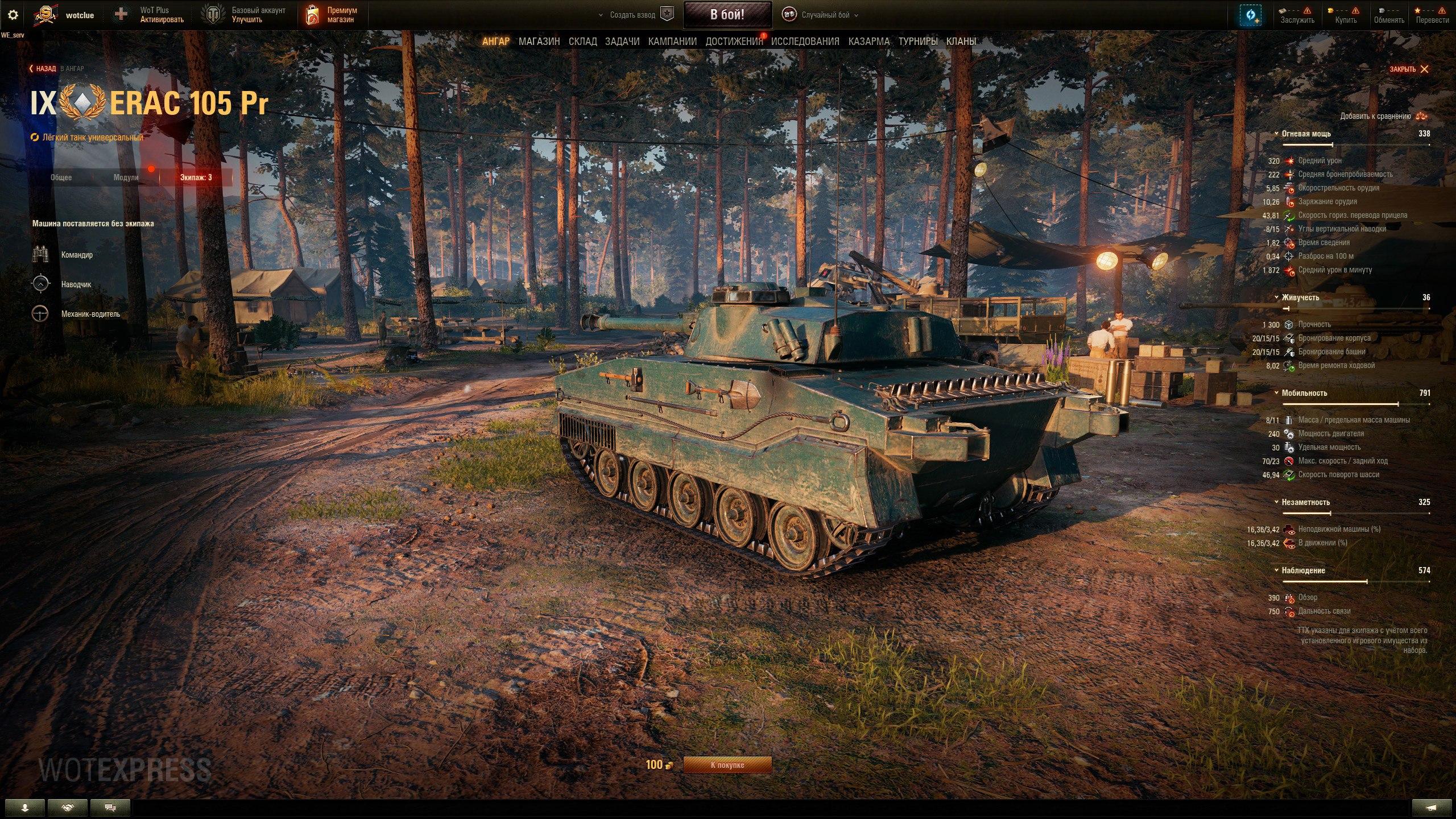Start battle with the В бой! button
The width and height of the screenshot is (1456, 819).
click(x=727, y=15)
